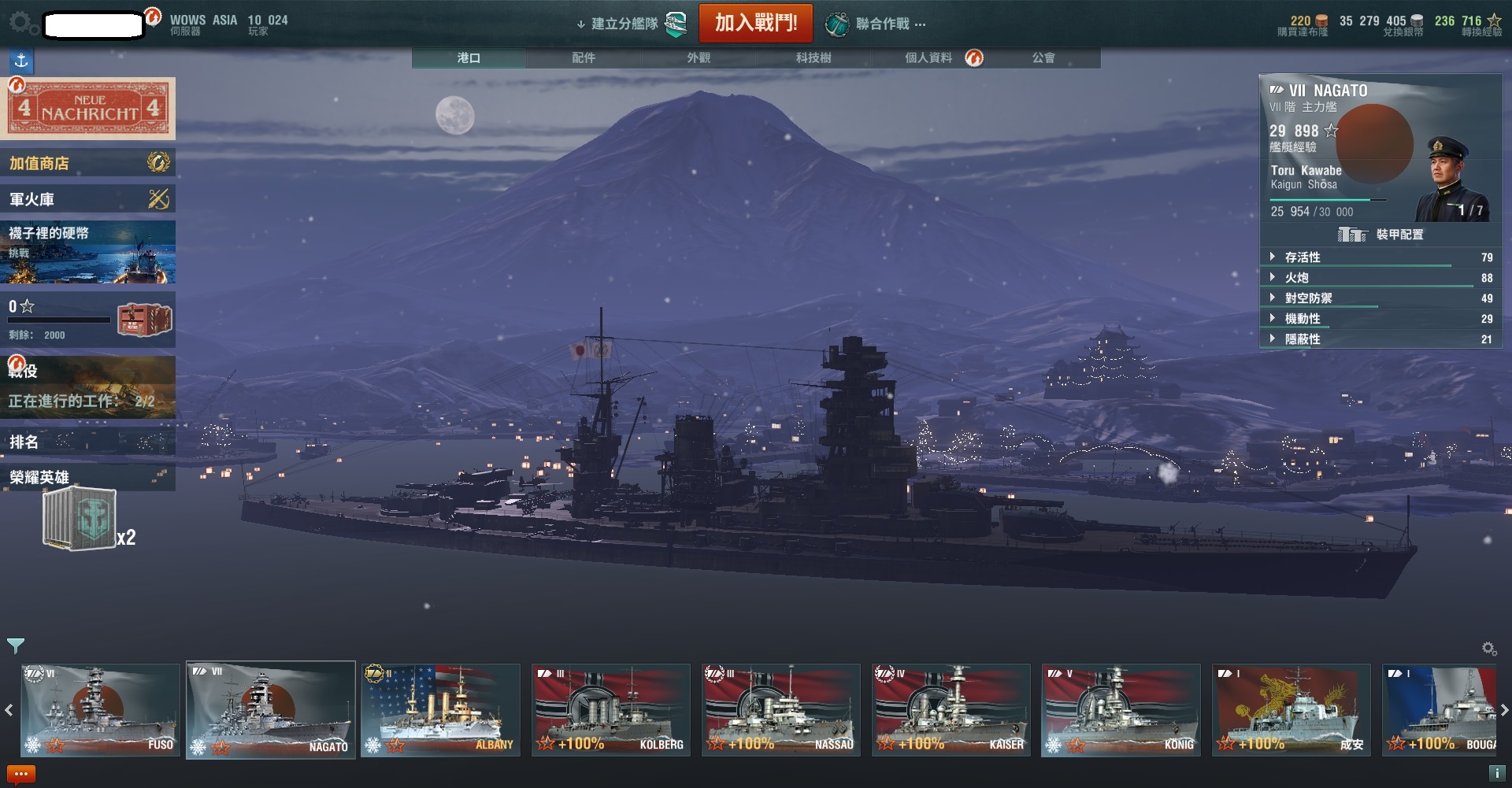Expand the 火炮 artillery stat row
The image size is (1512, 788).
tap(1297, 278)
